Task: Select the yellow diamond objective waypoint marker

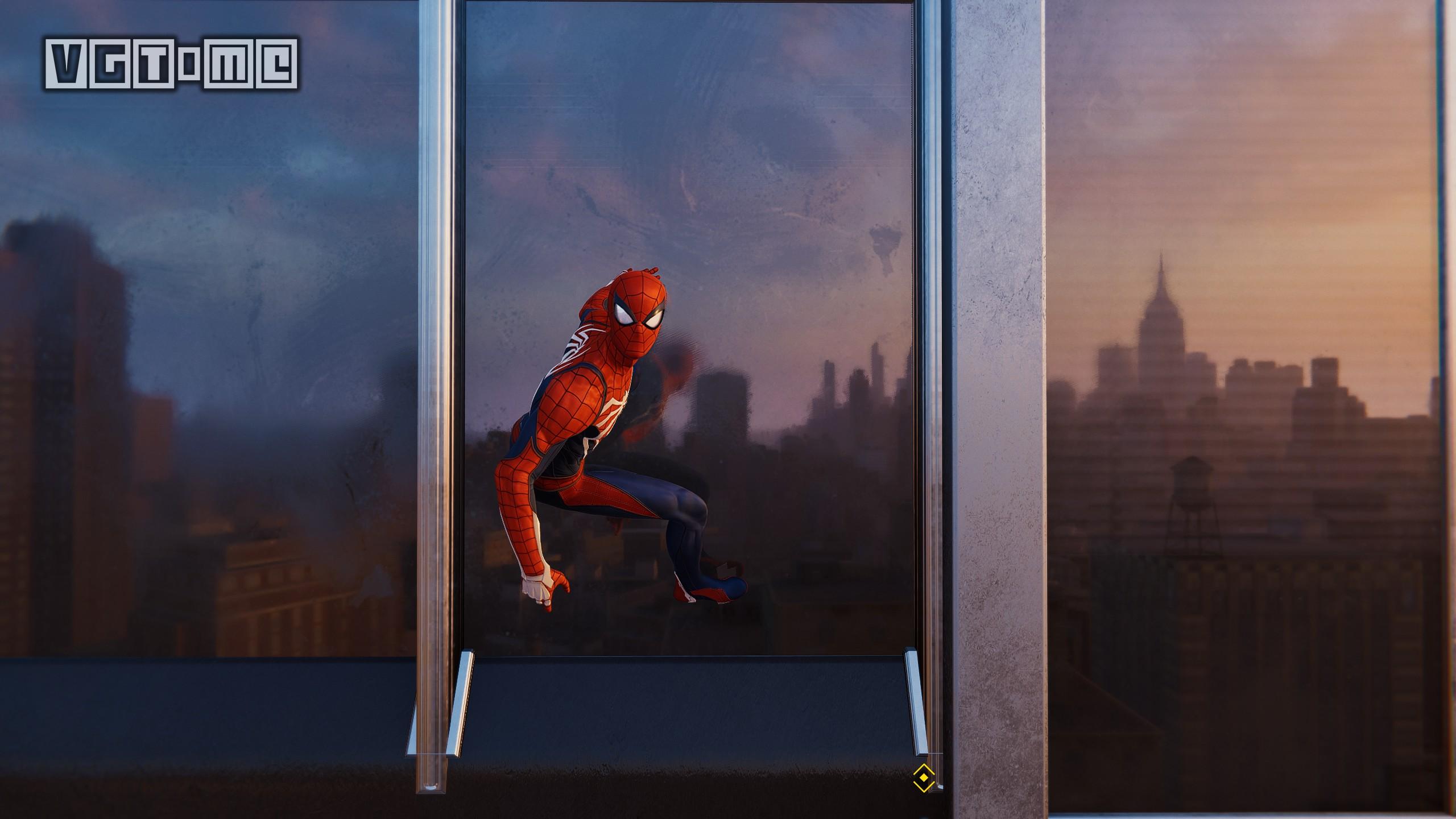Action: tap(924, 778)
